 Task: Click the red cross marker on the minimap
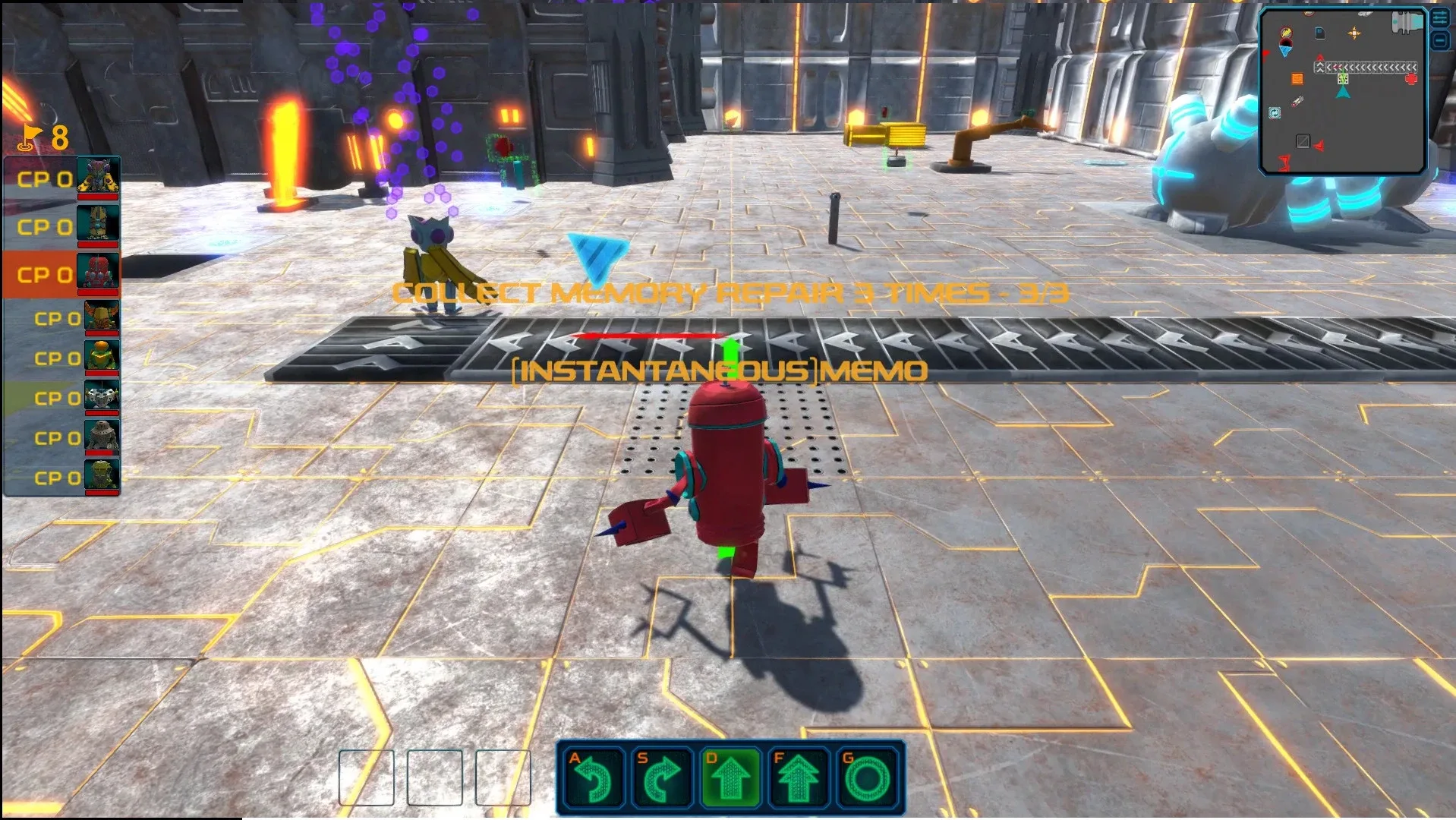coord(1411,78)
